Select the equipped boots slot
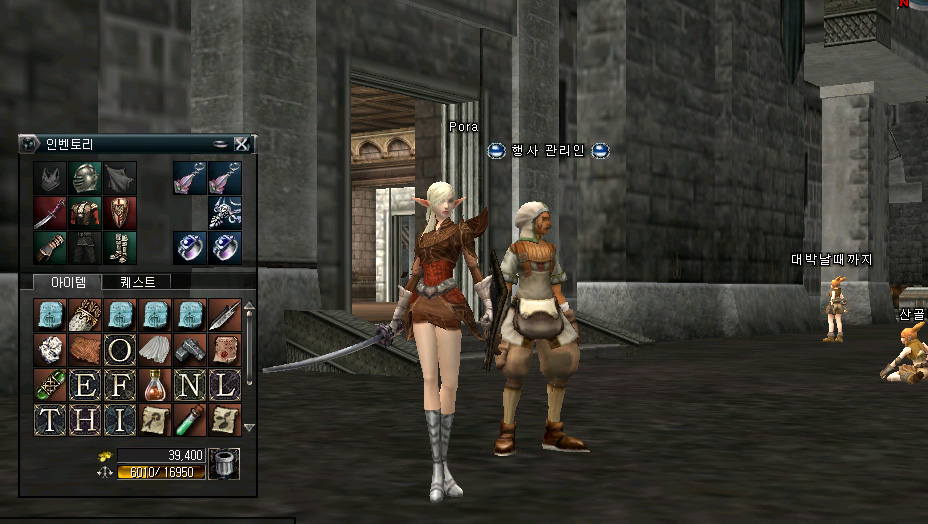Screen dimensions: 928x524 [x=120, y=247]
